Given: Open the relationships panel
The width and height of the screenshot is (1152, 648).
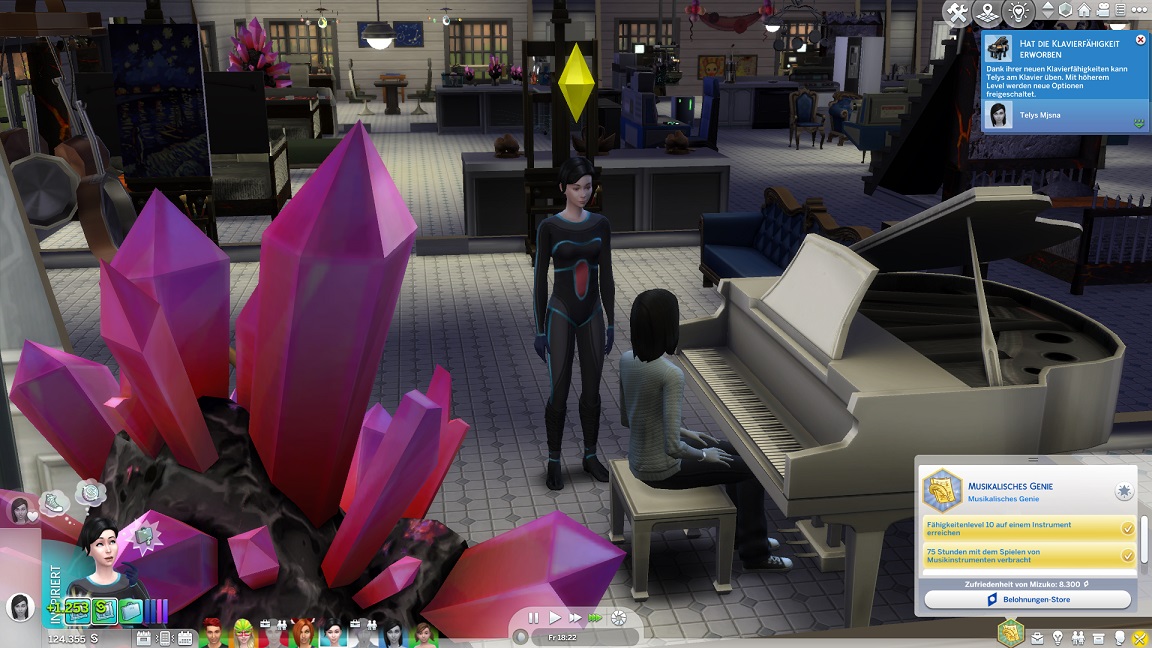Looking at the screenshot, I should click(x=1078, y=637).
